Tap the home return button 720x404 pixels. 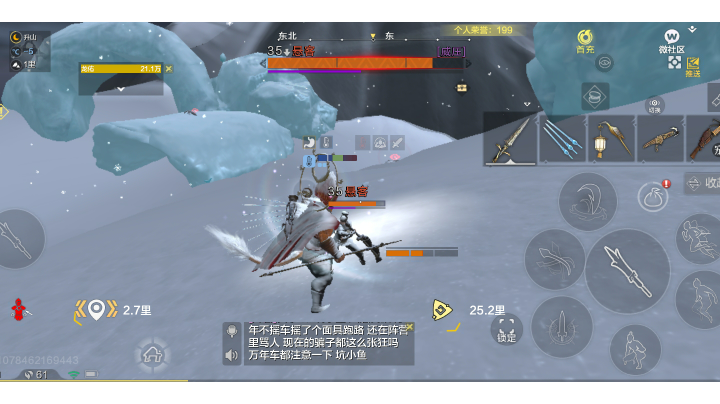[152, 353]
